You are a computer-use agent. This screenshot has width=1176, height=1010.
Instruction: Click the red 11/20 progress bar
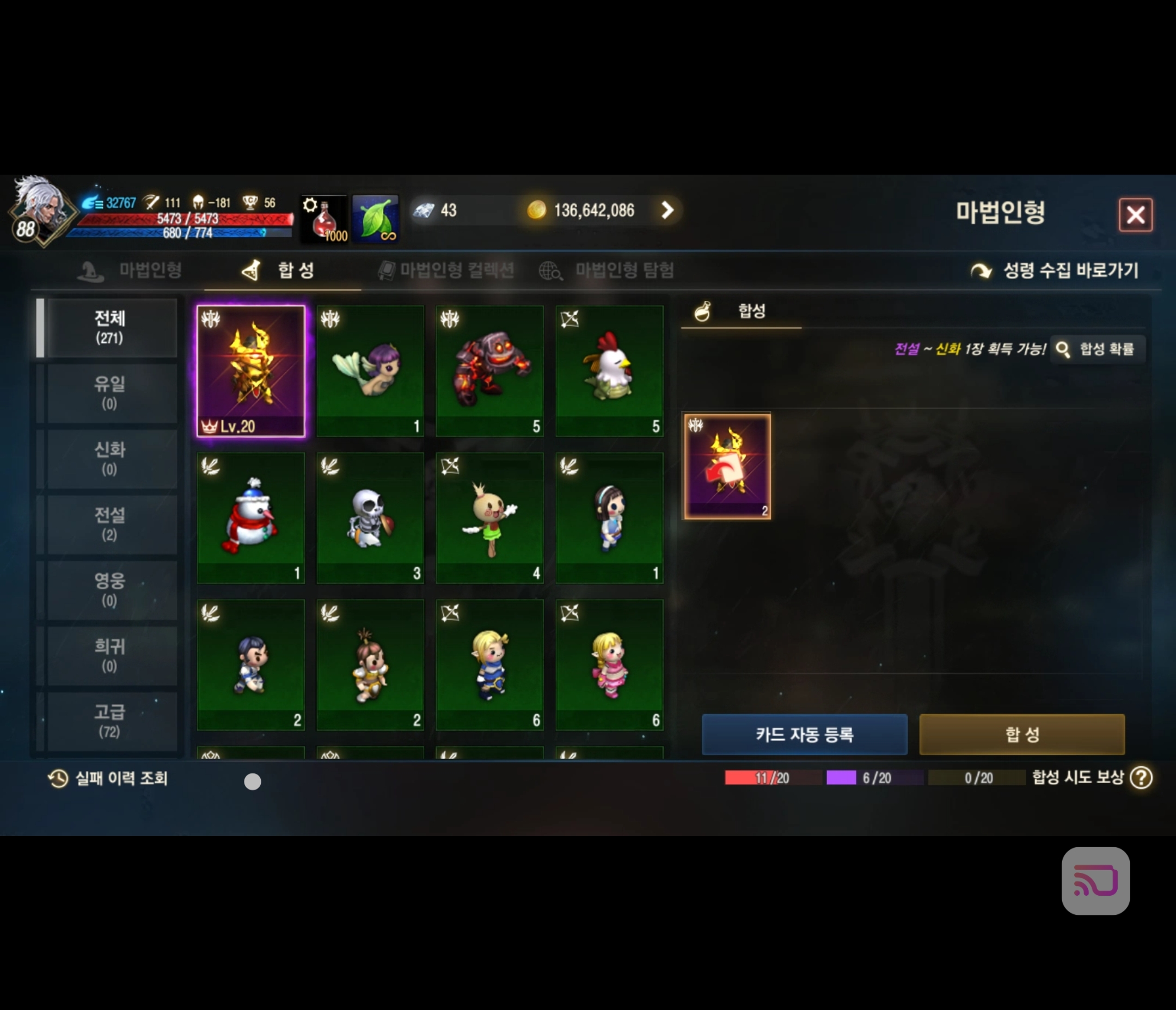[772, 778]
